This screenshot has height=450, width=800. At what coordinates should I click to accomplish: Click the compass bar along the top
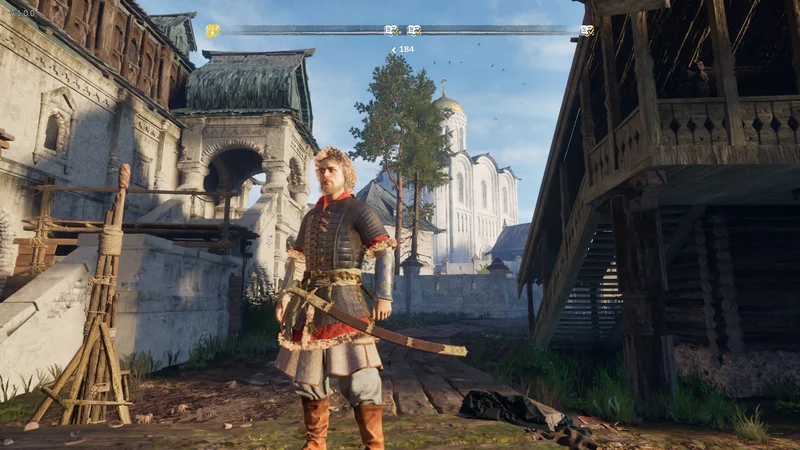coord(300,30)
